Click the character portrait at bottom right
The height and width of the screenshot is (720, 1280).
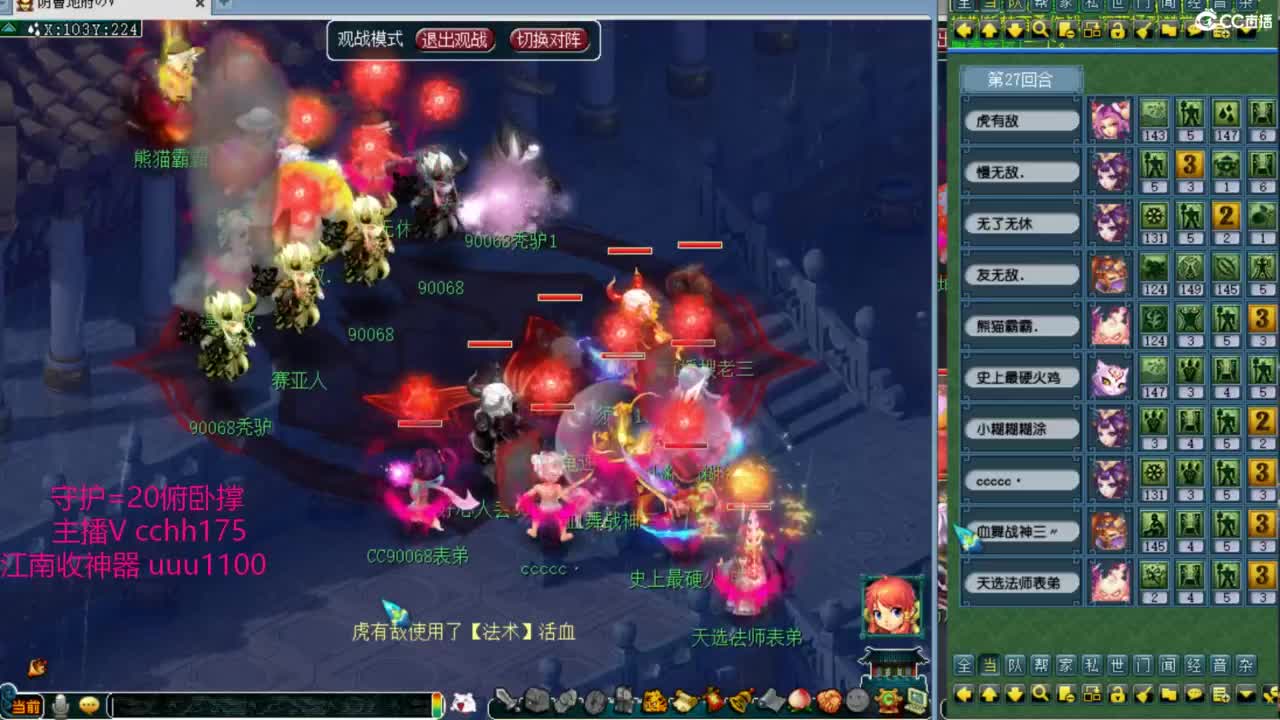coord(889,609)
